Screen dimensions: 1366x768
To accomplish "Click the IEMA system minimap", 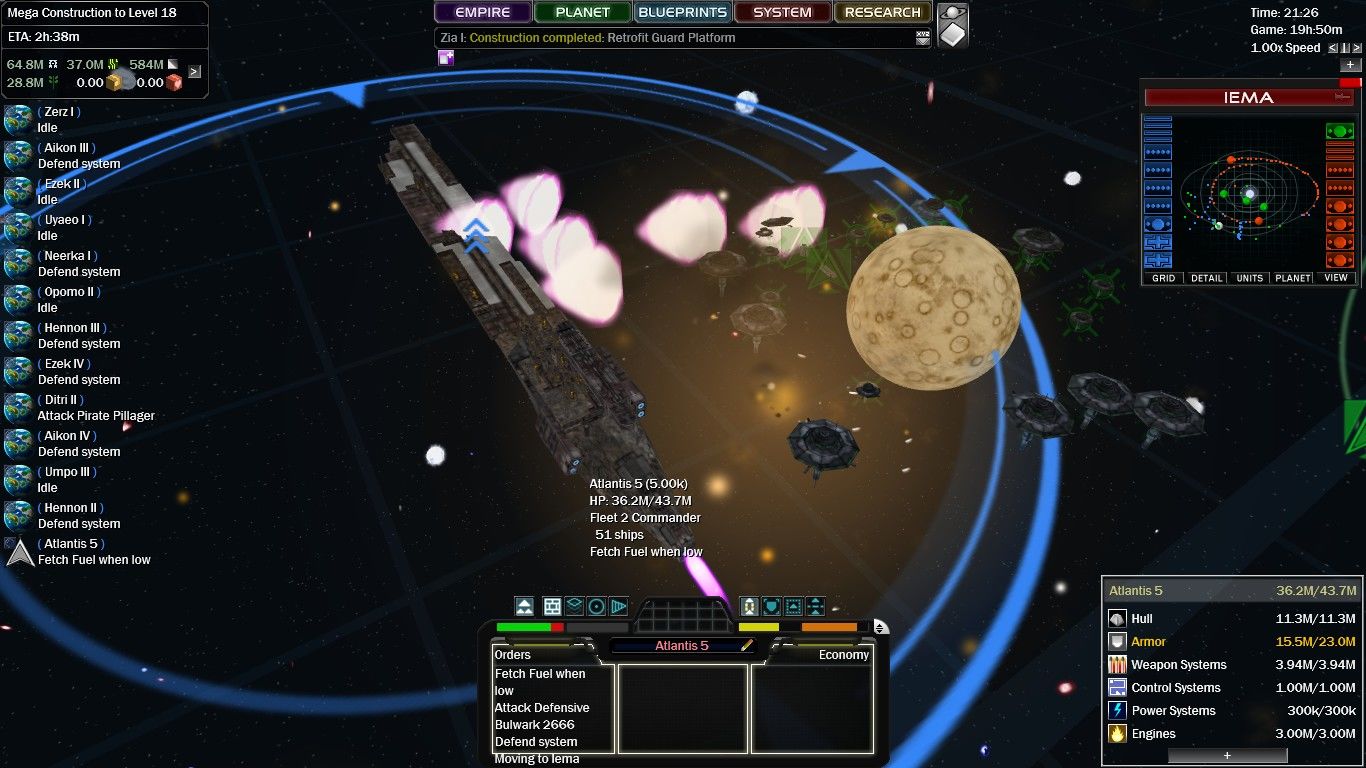I will point(1249,193).
